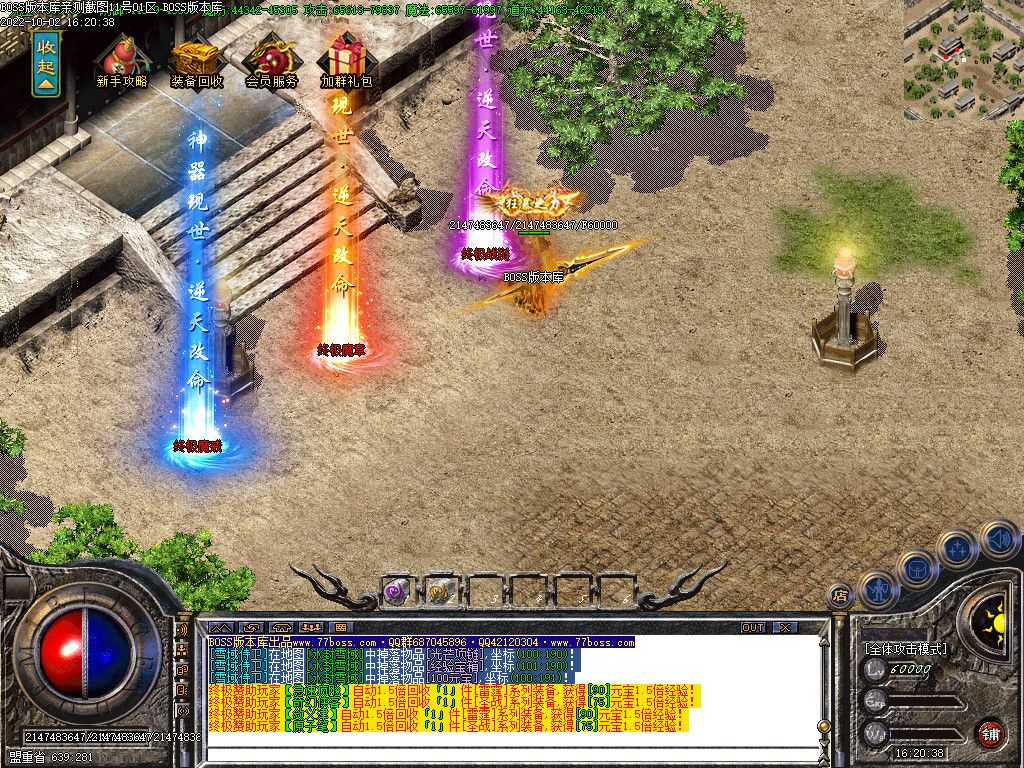This screenshot has height=768, width=1024.
Task: Open the 店 shop round button
Action: [840, 596]
